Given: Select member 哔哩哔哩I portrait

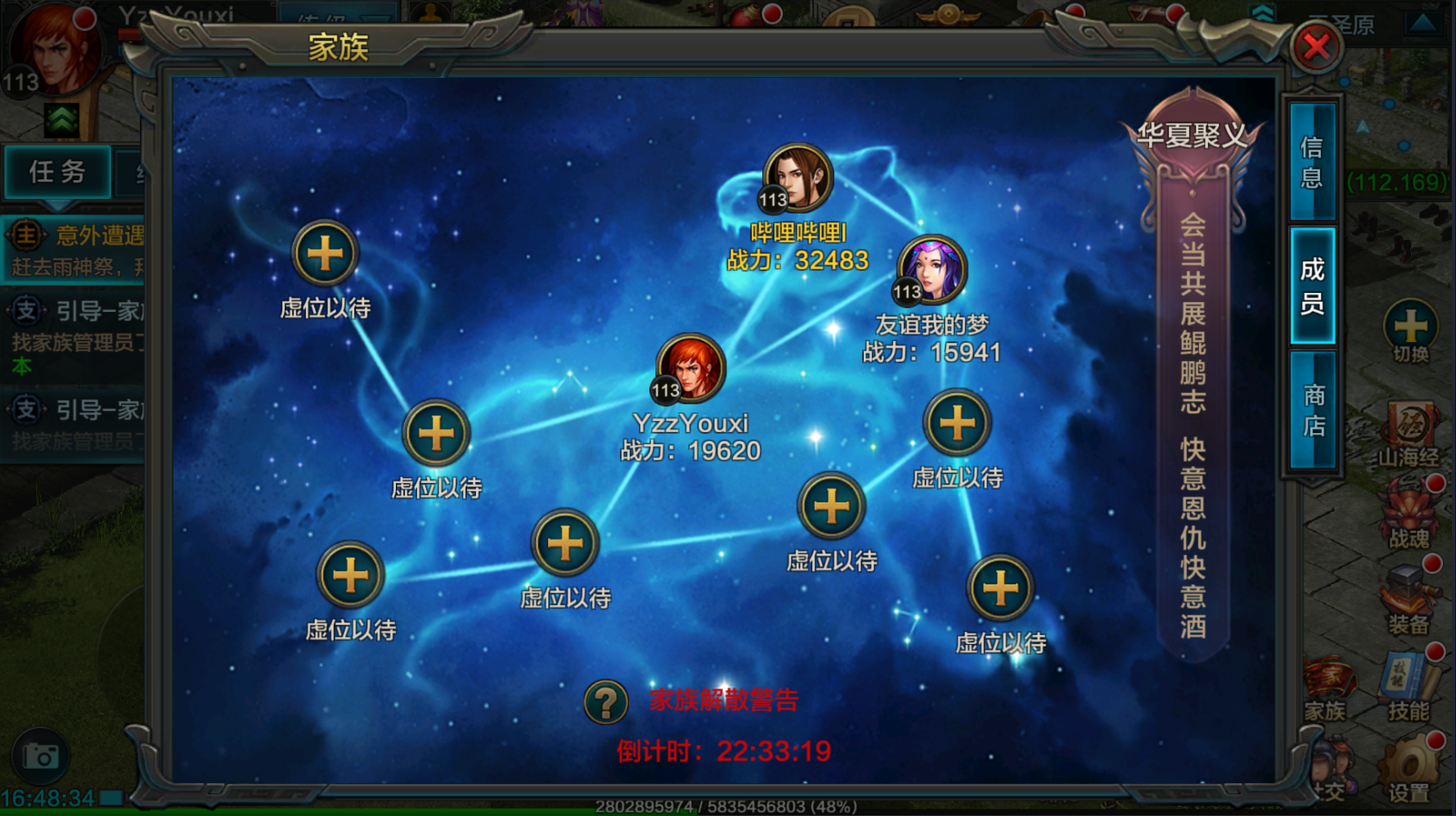Looking at the screenshot, I should pos(798,178).
